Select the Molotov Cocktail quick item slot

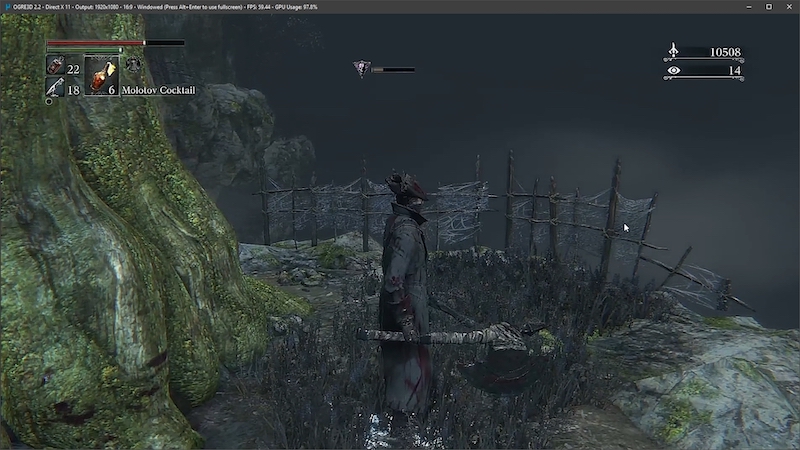101,75
